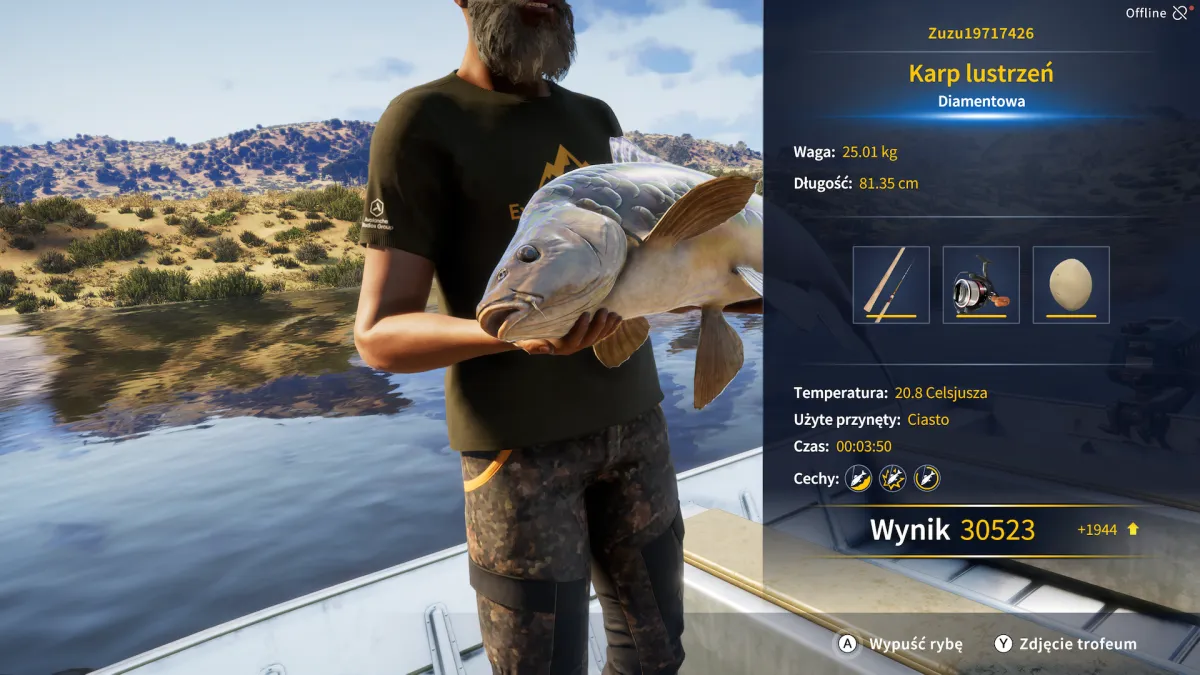Viewport: 1200px width, 675px height.
Task: Click the Offline connection status icon
Action: 1181,13
